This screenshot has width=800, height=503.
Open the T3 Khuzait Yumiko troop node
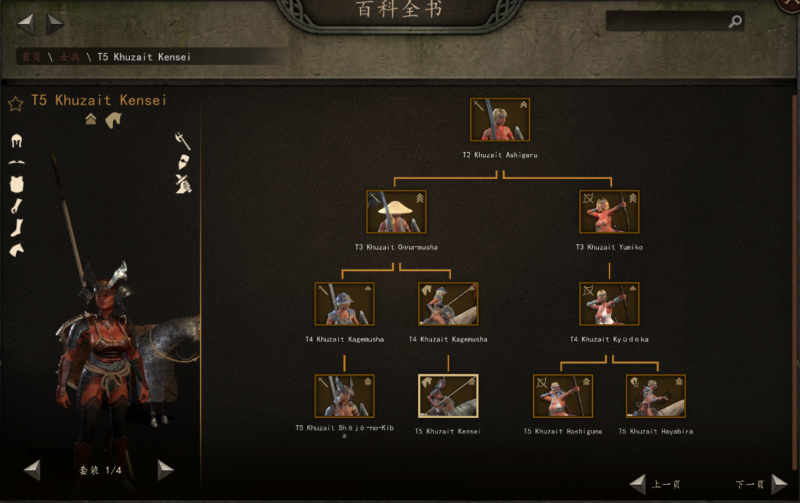(609, 212)
